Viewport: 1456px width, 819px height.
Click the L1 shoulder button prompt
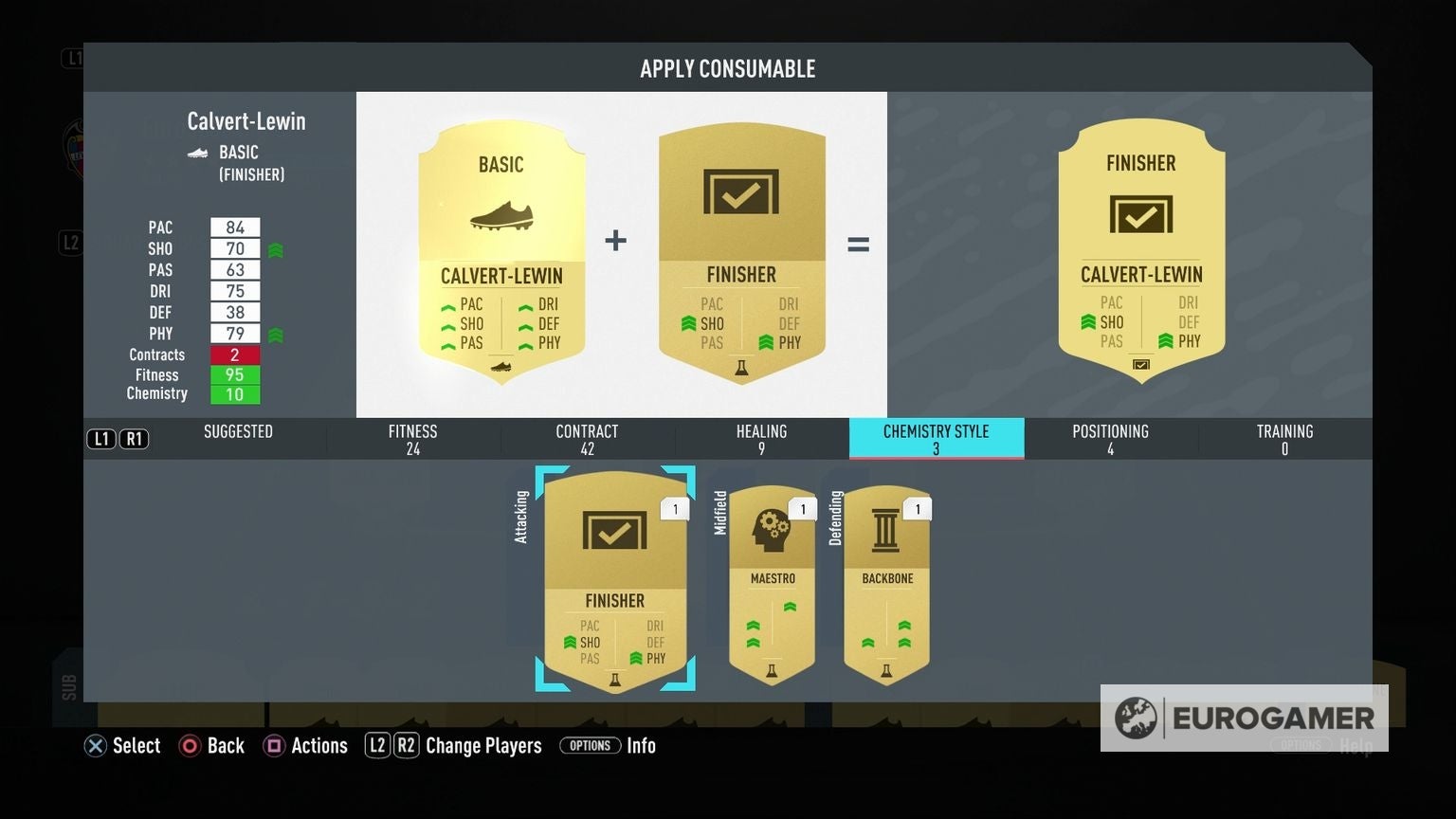(100, 438)
